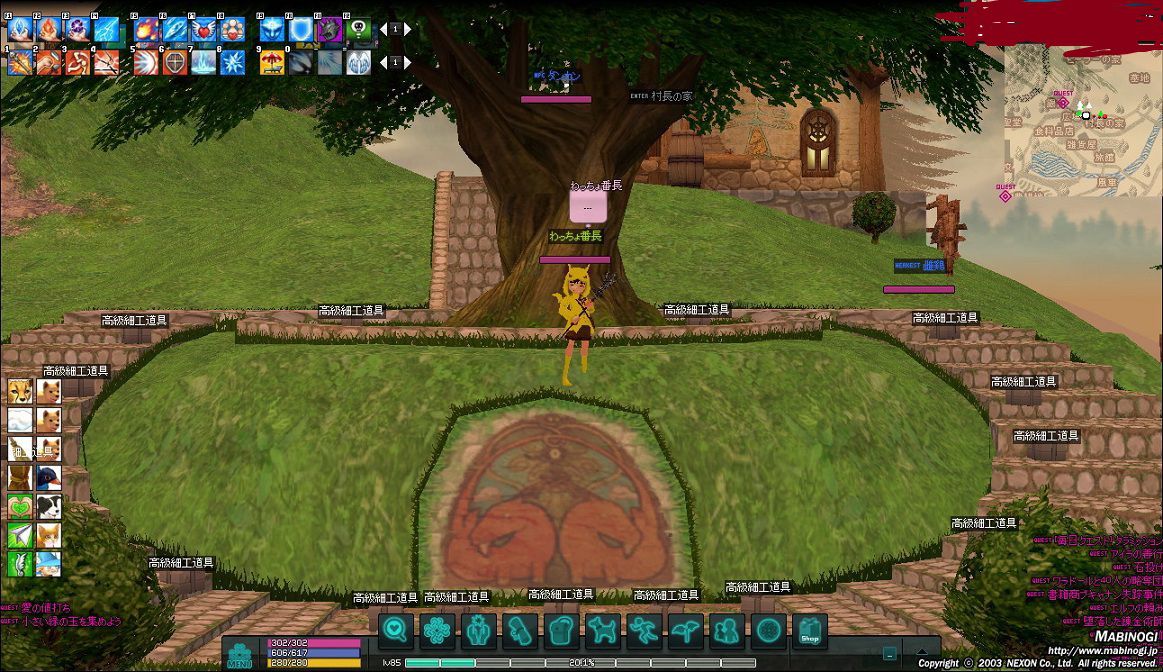Open the minimap
The height and width of the screenshot is (672, 1163).
[x=1078, y=120]
